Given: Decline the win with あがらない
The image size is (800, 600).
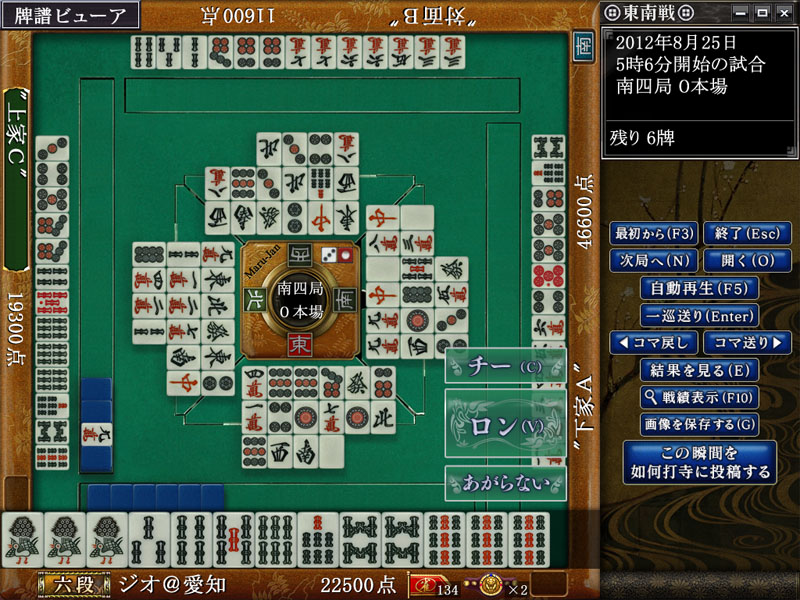Looking at the screenshot, I should coord(505,484).
